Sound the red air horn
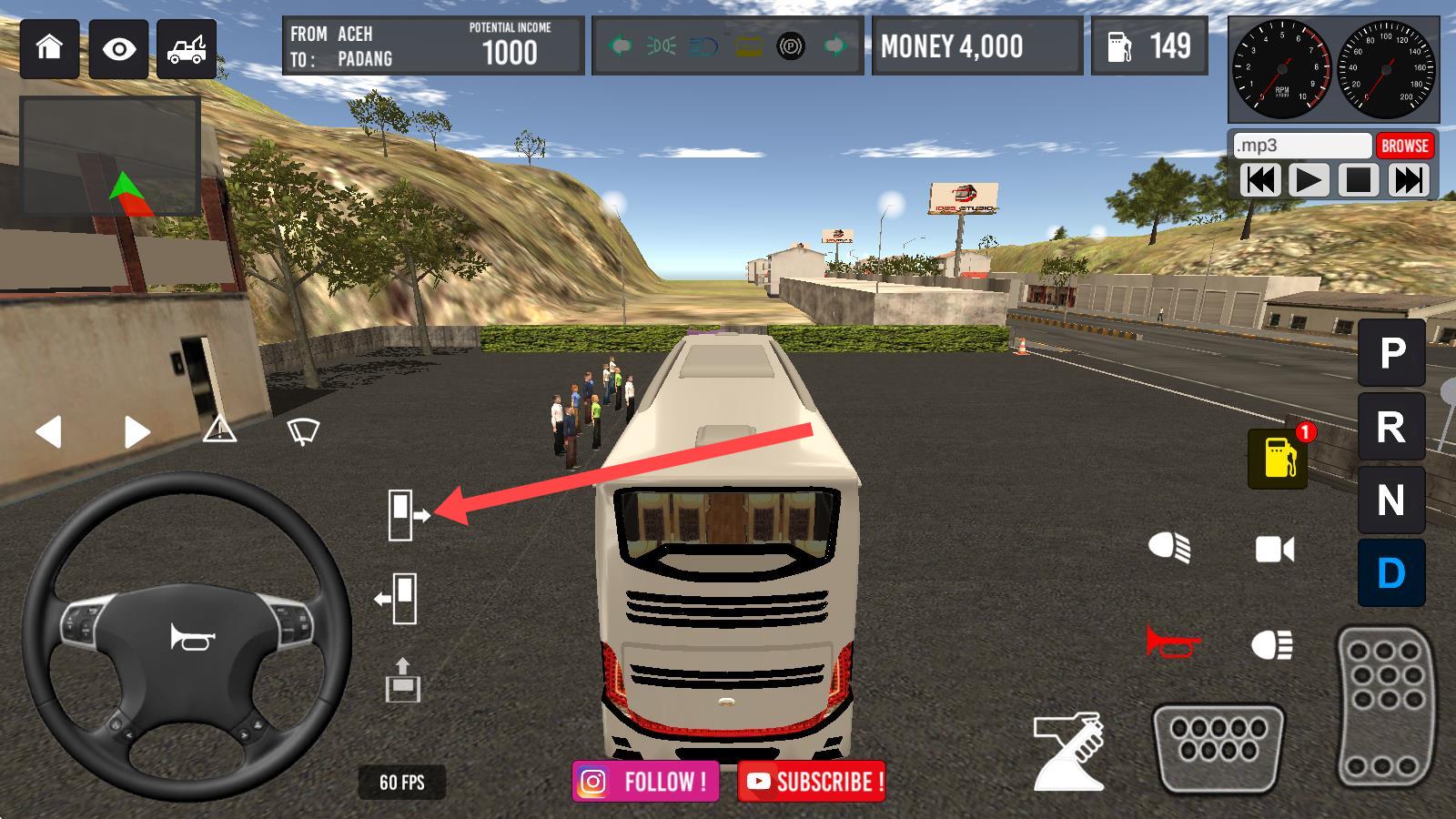The height and width of the screenshot is (819, 1456). [x=1171, y=642]
